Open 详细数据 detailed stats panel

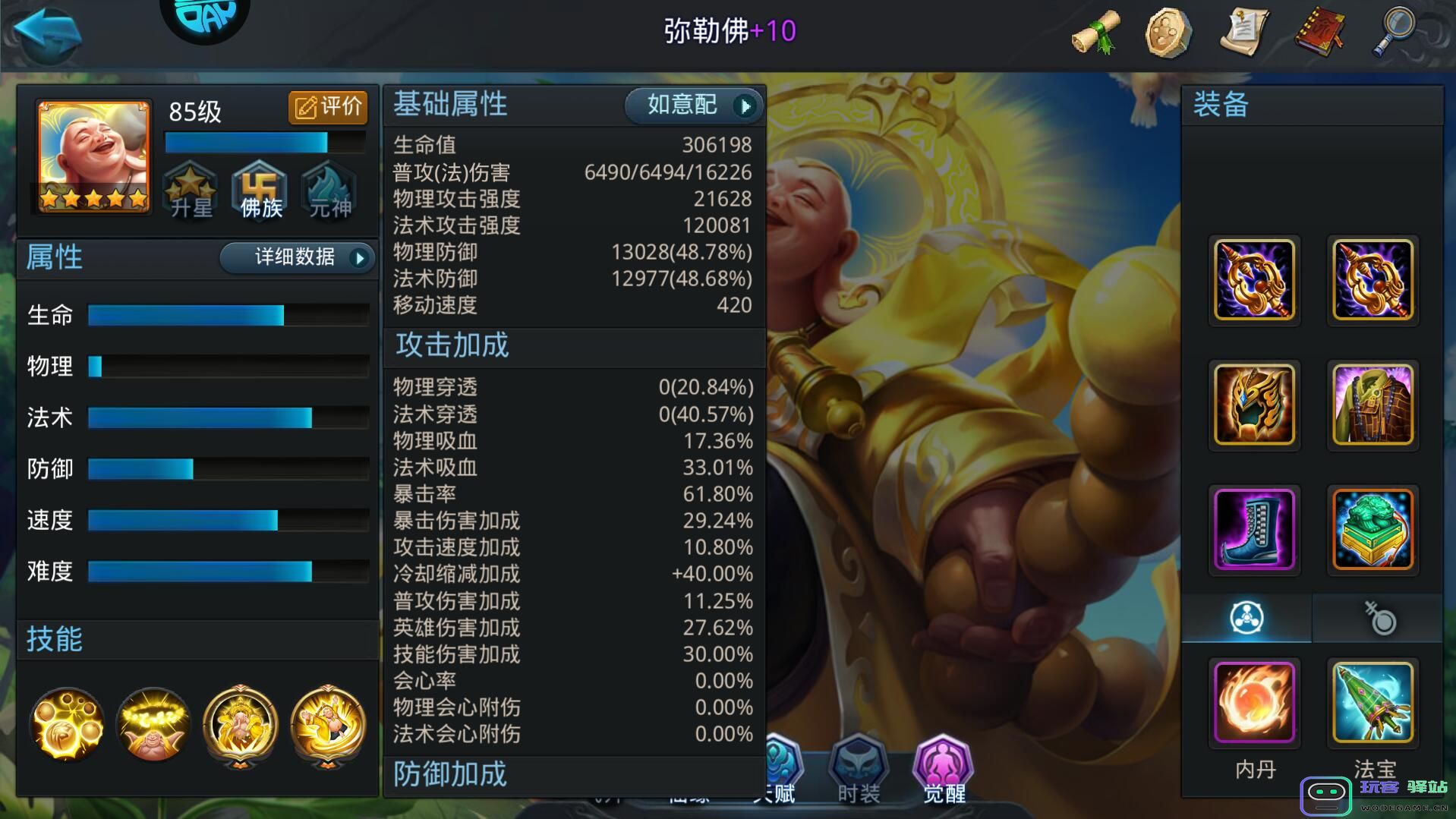[296, 258]
